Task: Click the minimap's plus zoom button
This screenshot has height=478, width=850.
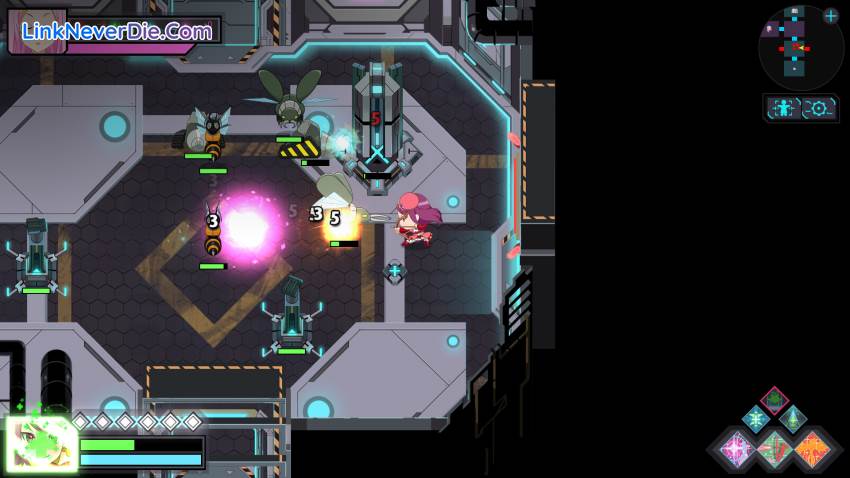Action: 831,15
